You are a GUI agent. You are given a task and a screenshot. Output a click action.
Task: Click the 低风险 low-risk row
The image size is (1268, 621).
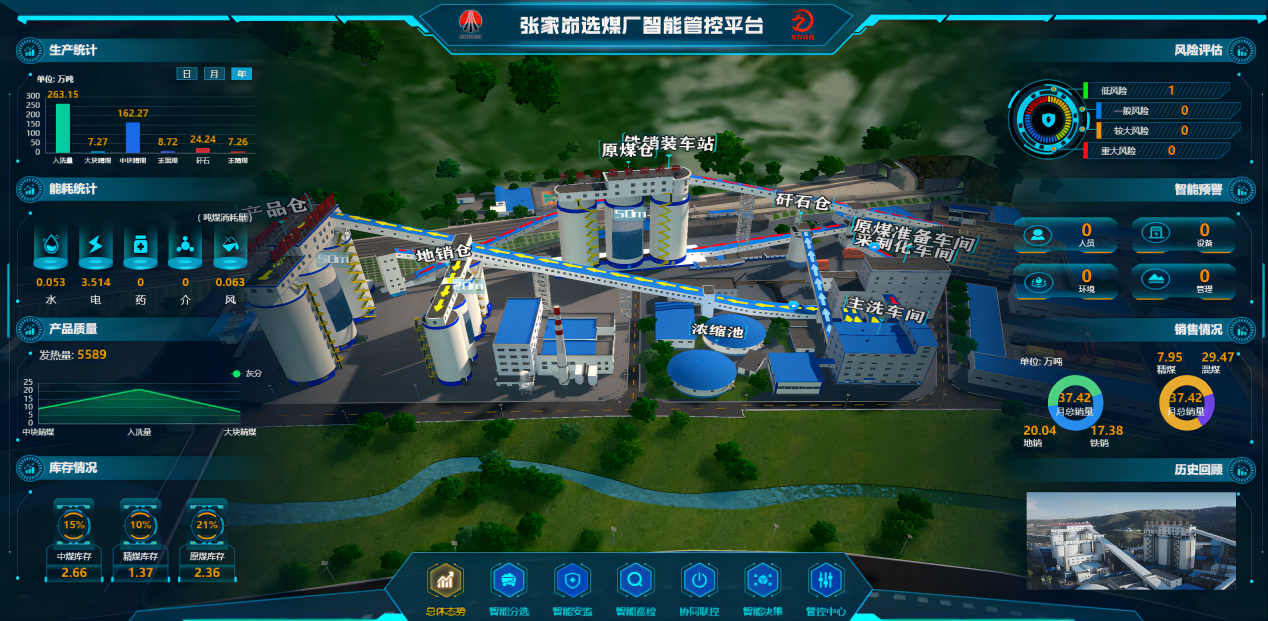tap(1160, 91)
